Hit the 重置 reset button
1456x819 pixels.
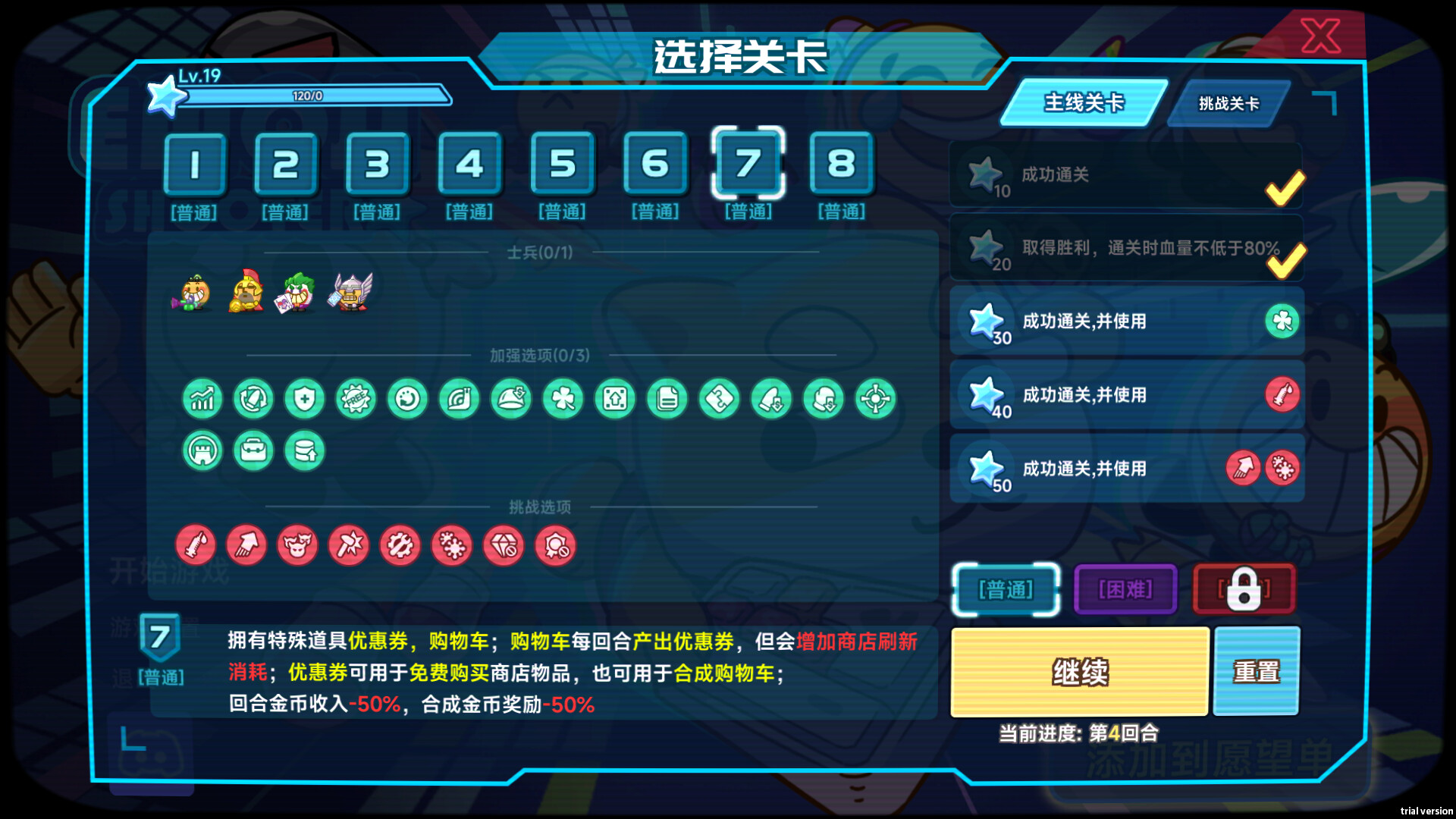coord(1257,672)
